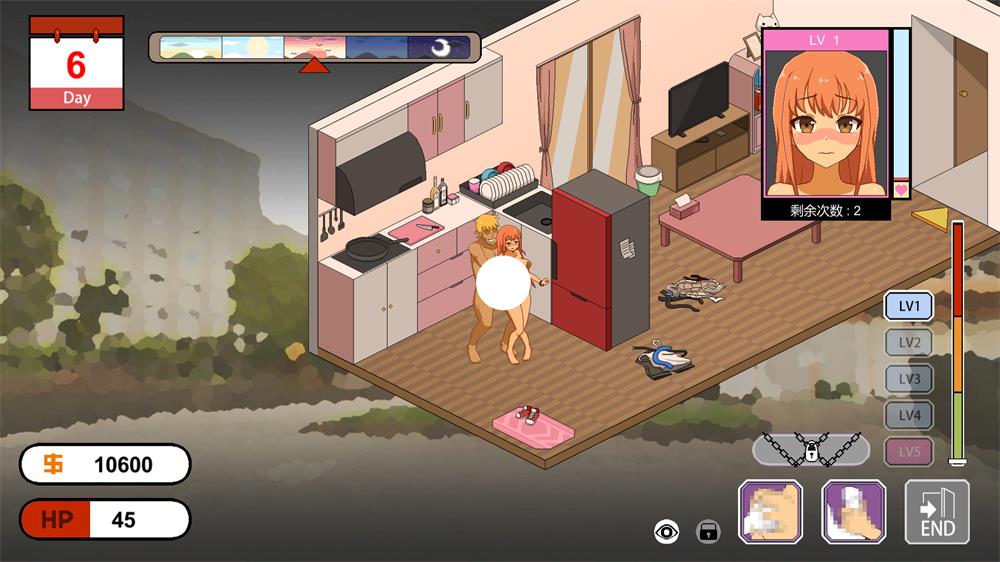The width and height of the screenshot is (1000, 562).
Task: Click the chained padlock bar
Action: coord(809,450)
